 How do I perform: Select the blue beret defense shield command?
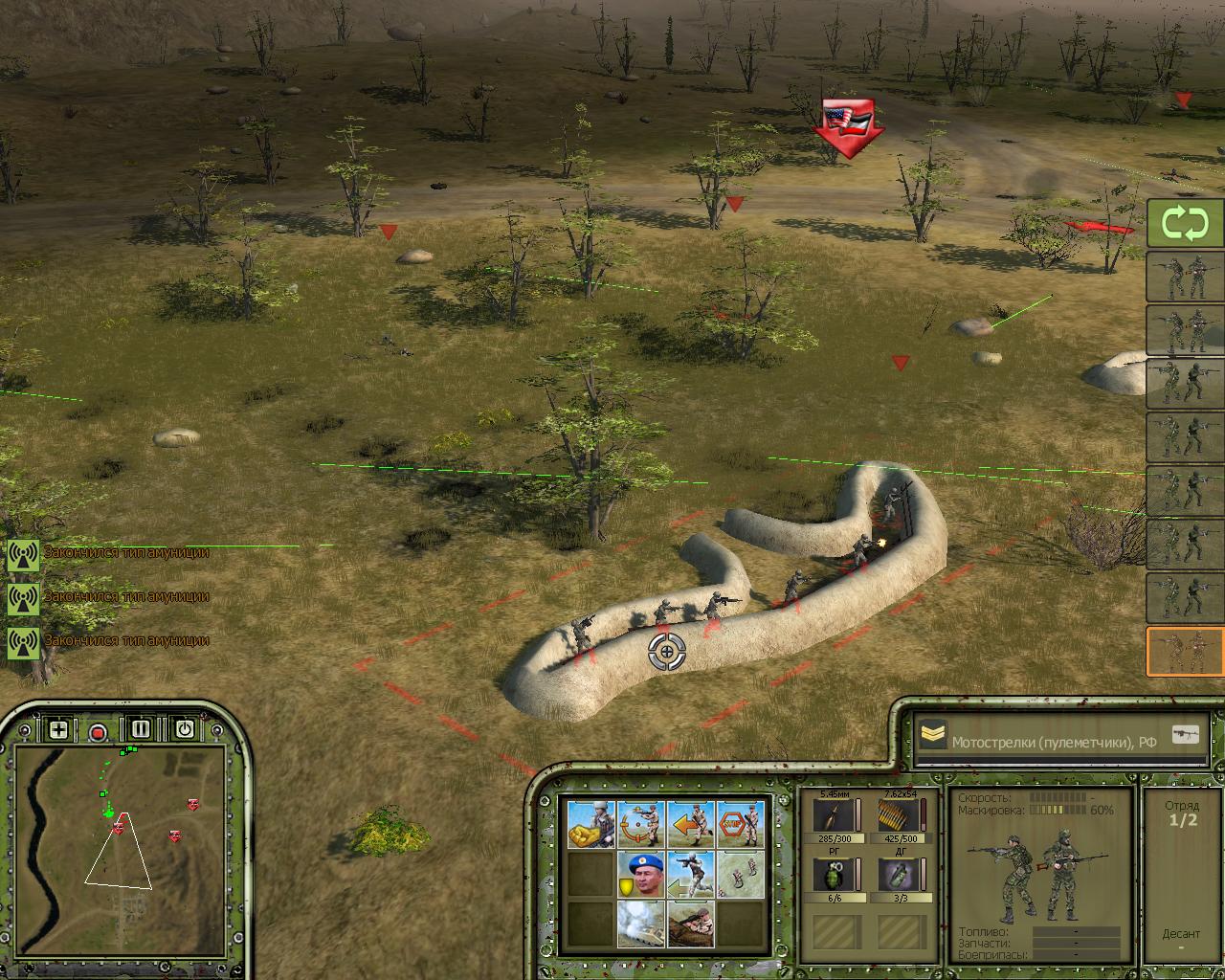(641, 874)
